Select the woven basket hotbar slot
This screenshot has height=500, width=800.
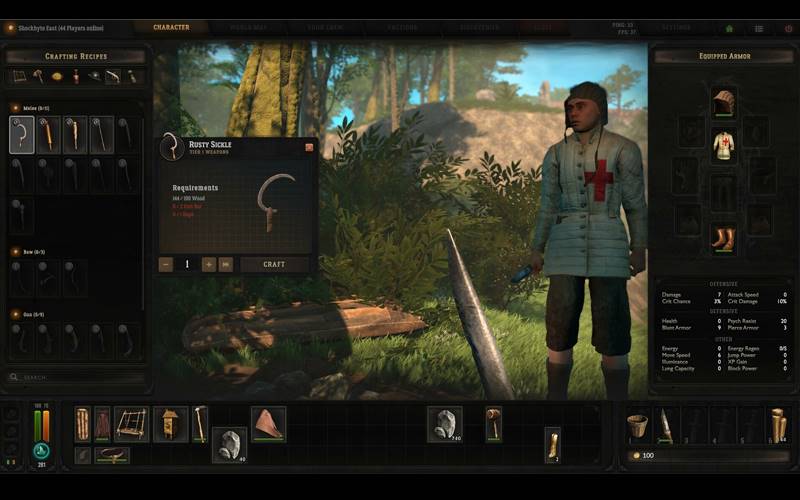click(x=634, y=425)
